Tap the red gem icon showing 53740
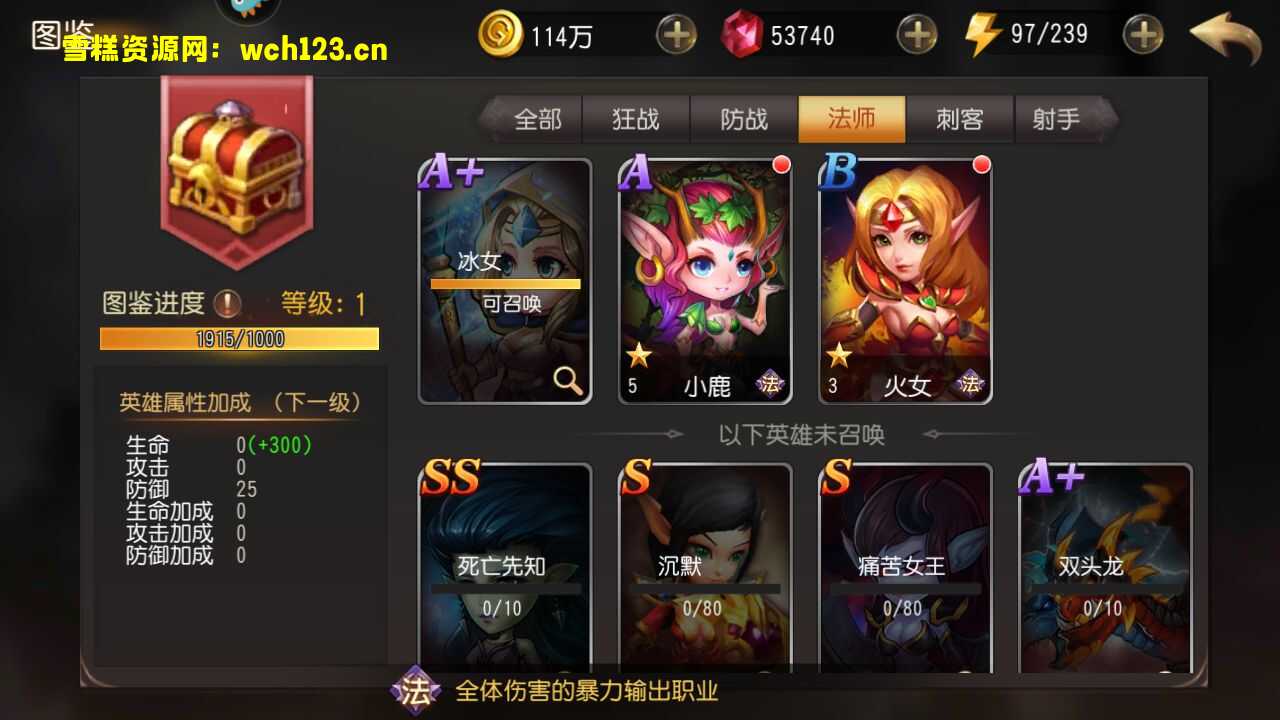1280x720 pixels. coord(742,35)
